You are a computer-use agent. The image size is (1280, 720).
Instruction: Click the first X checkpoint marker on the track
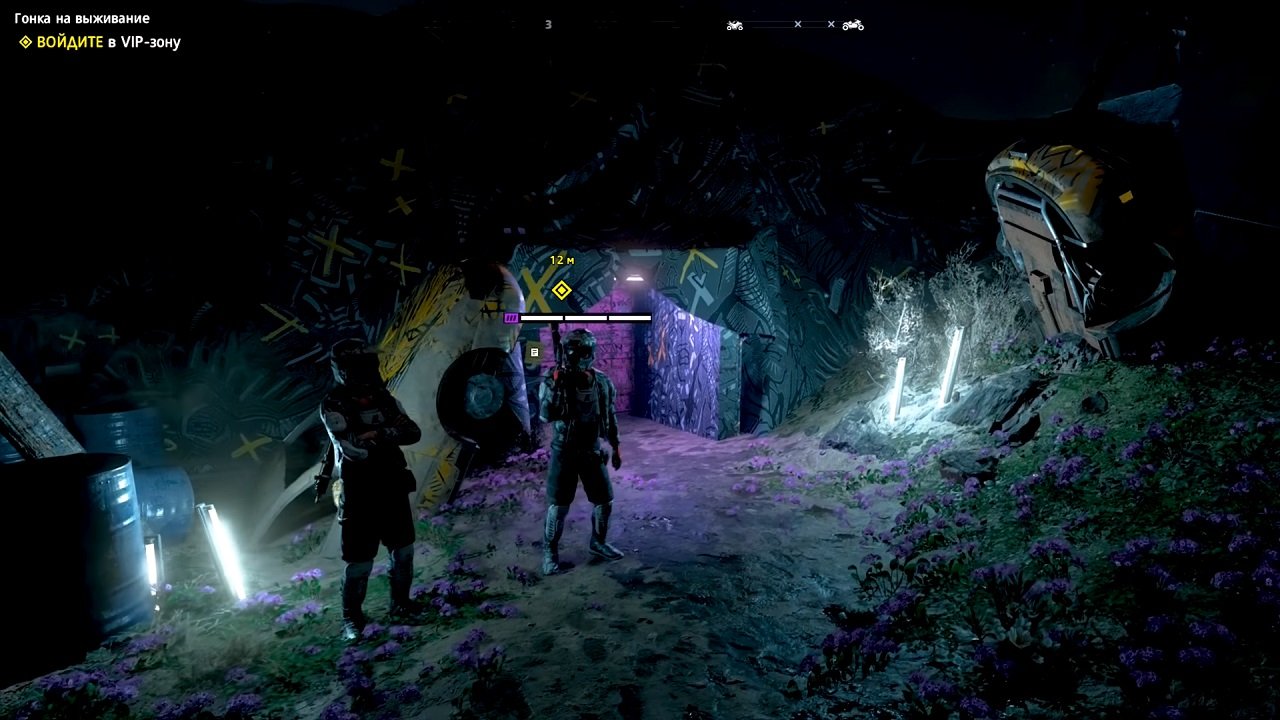coord(798,23)
